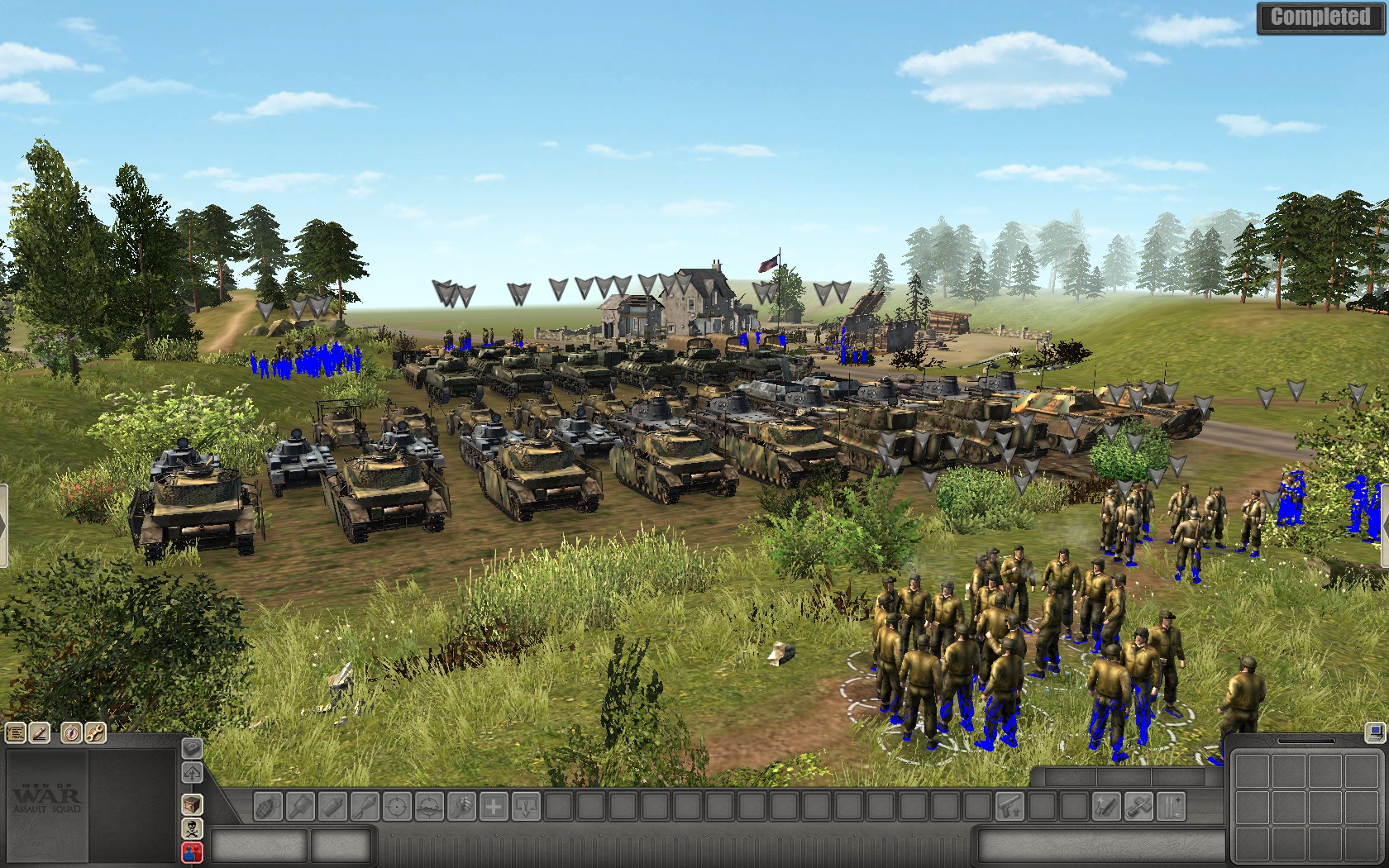Choose the pistol with arrow command
The image size is (1389, 868).
[1009, 806]
